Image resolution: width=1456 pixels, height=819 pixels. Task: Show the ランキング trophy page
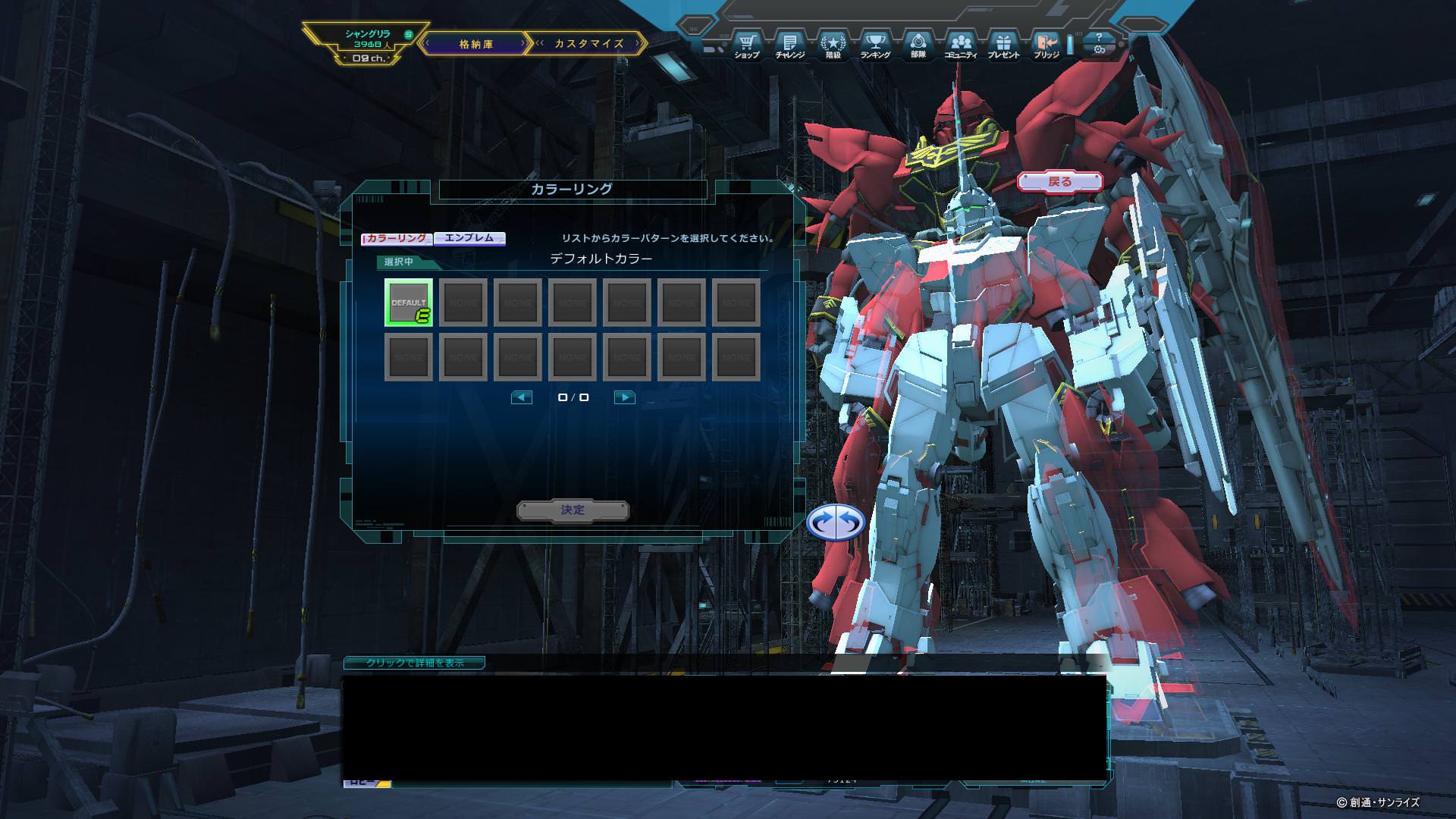[x=875, y=45]
